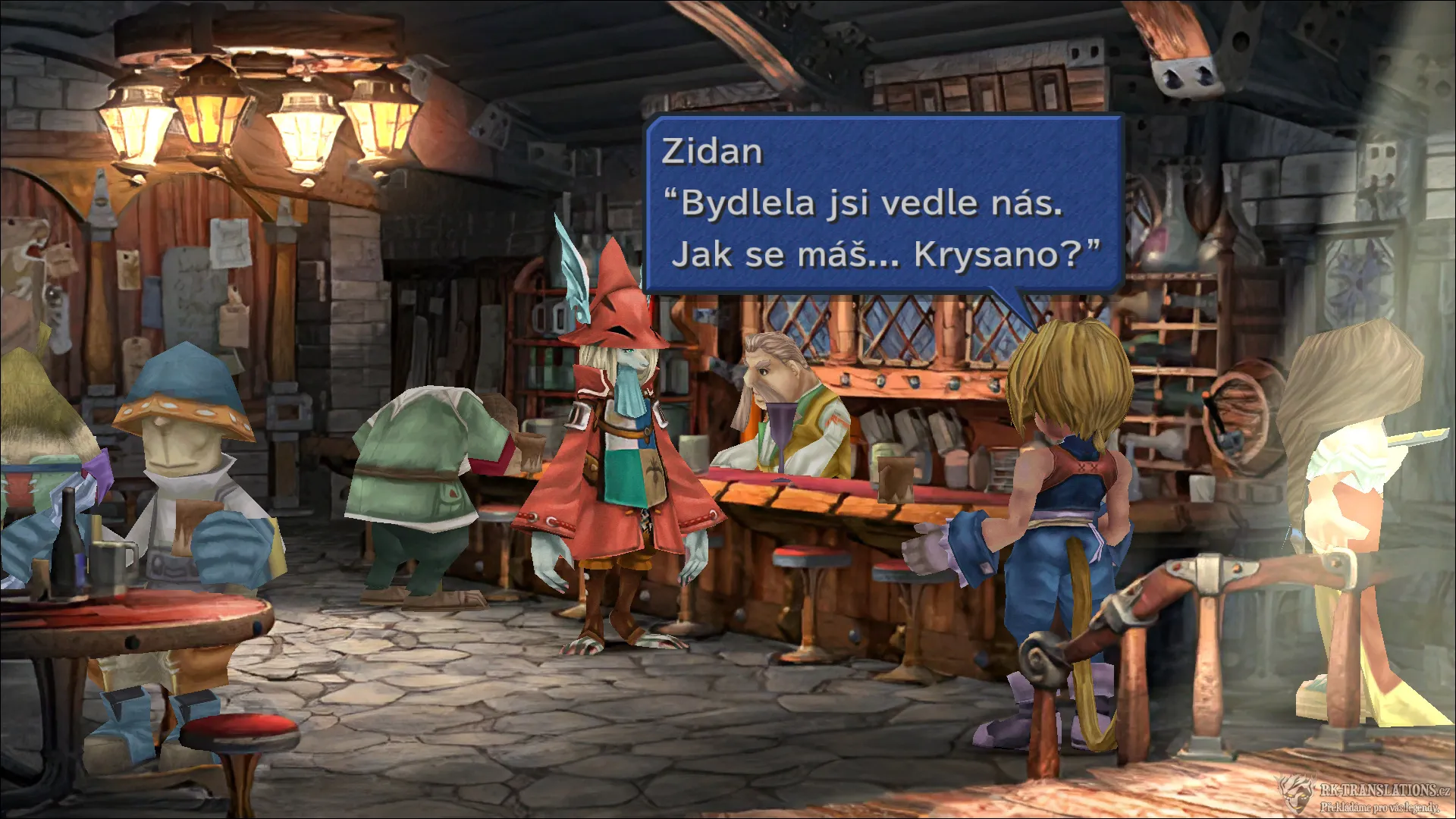
Task: Expand the dialogue box speech bubble tail
Action: [1009, 296]
